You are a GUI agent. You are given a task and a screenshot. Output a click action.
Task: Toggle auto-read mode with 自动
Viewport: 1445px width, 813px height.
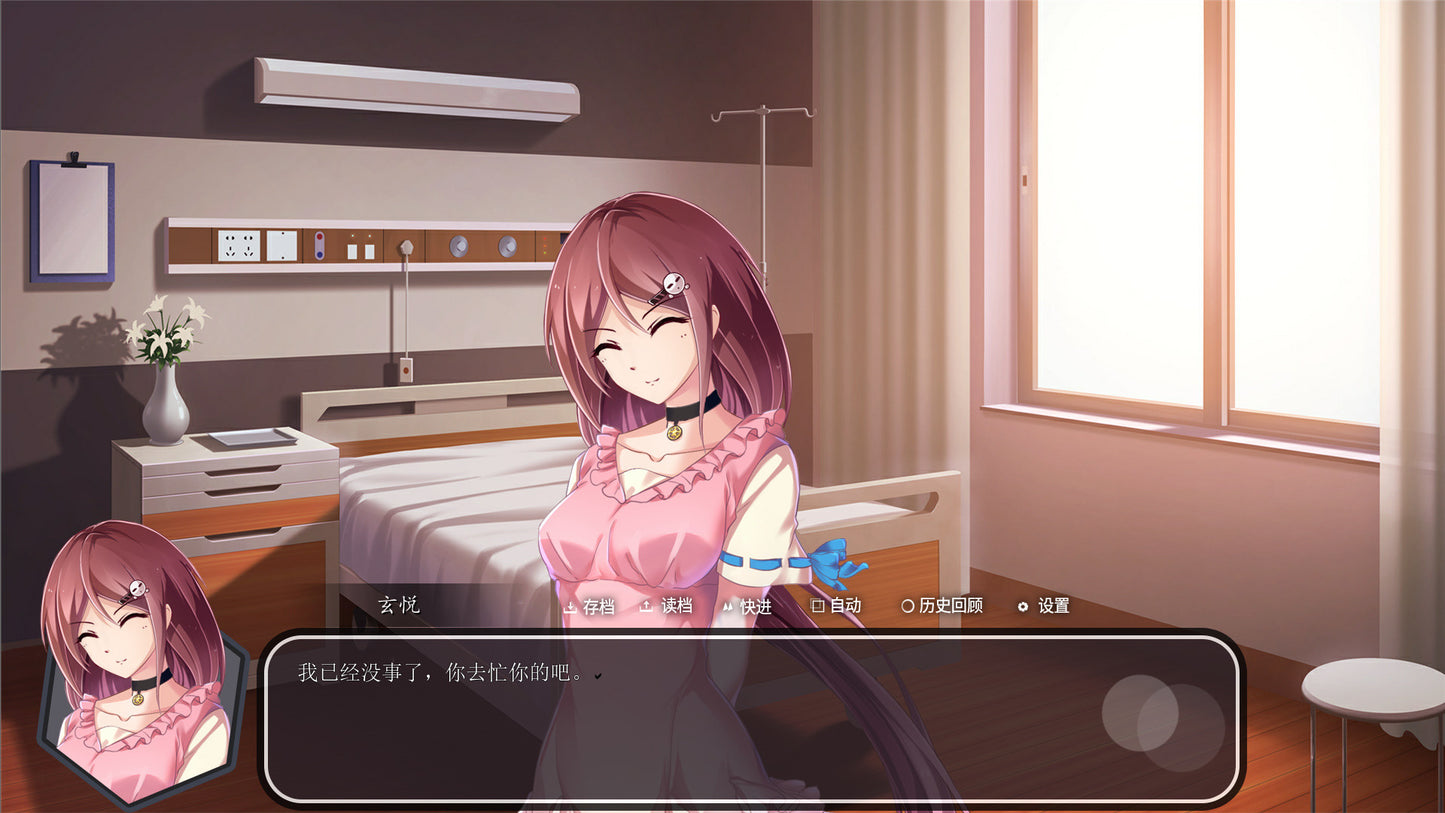843,606
